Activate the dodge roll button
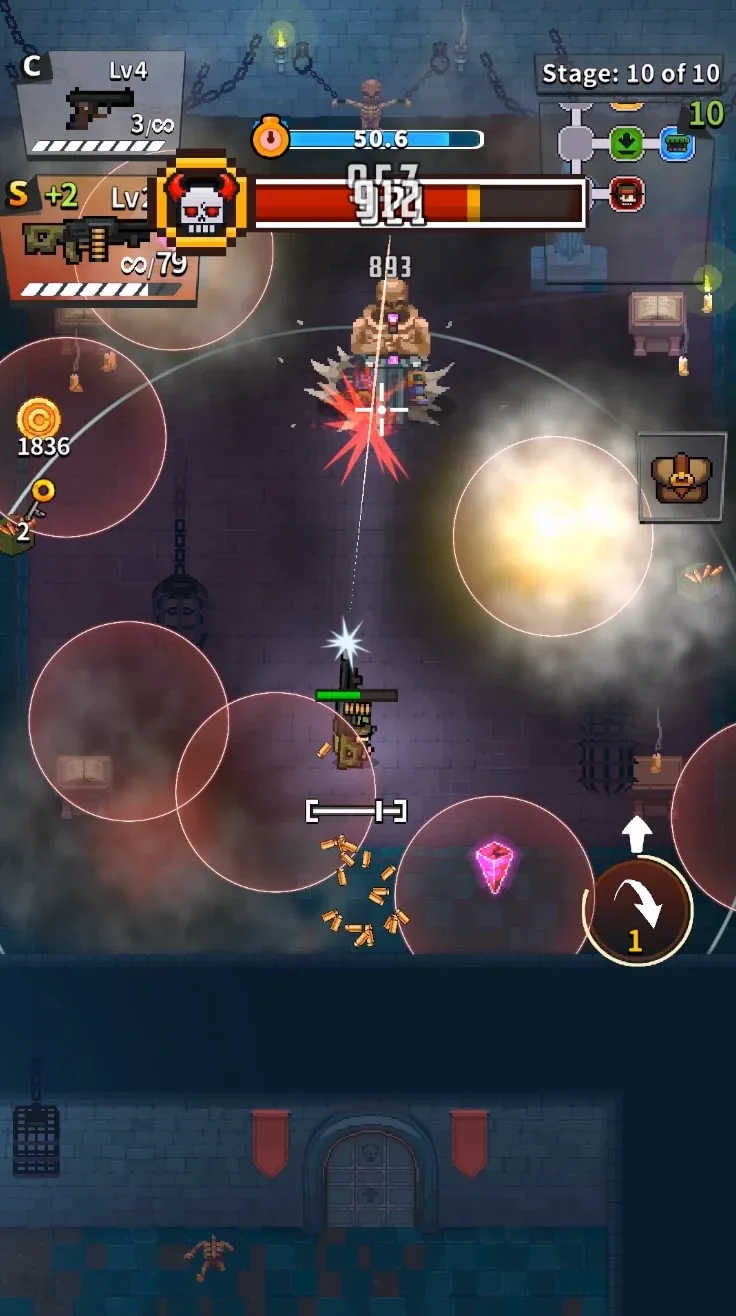 coord(638,910)
